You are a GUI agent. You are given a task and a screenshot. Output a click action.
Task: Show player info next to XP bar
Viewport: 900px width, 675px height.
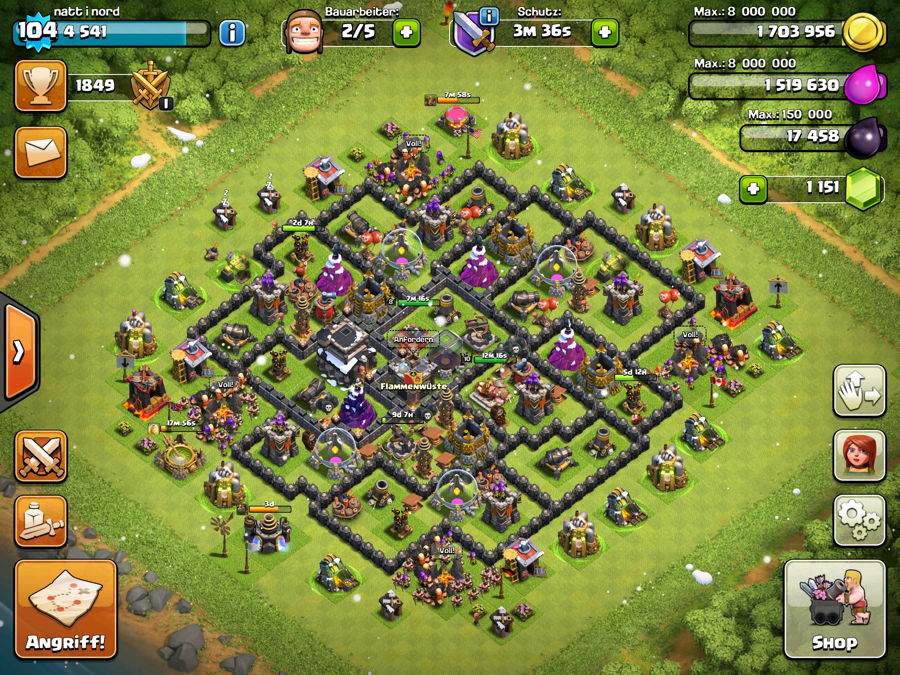point(232,32)
